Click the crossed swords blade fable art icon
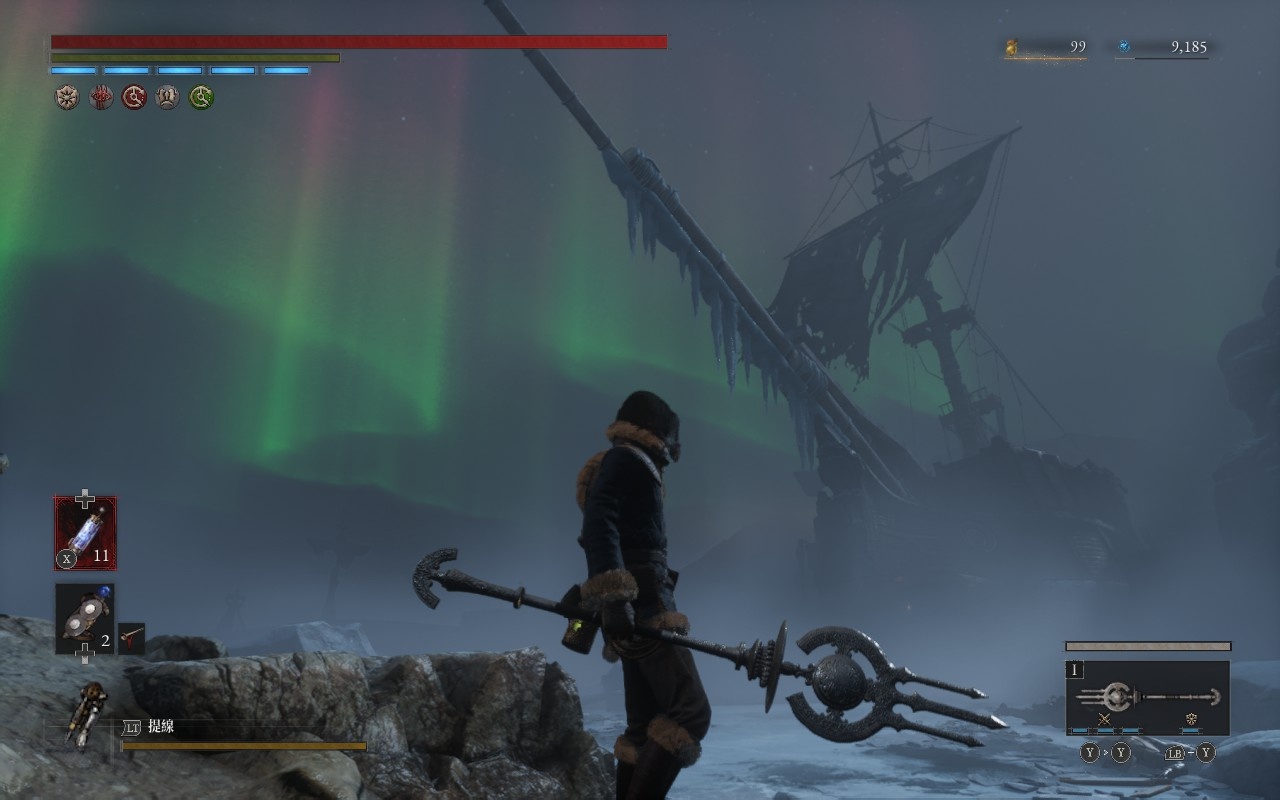This screenshot has width=1280, height=800. coord(1105,720)
